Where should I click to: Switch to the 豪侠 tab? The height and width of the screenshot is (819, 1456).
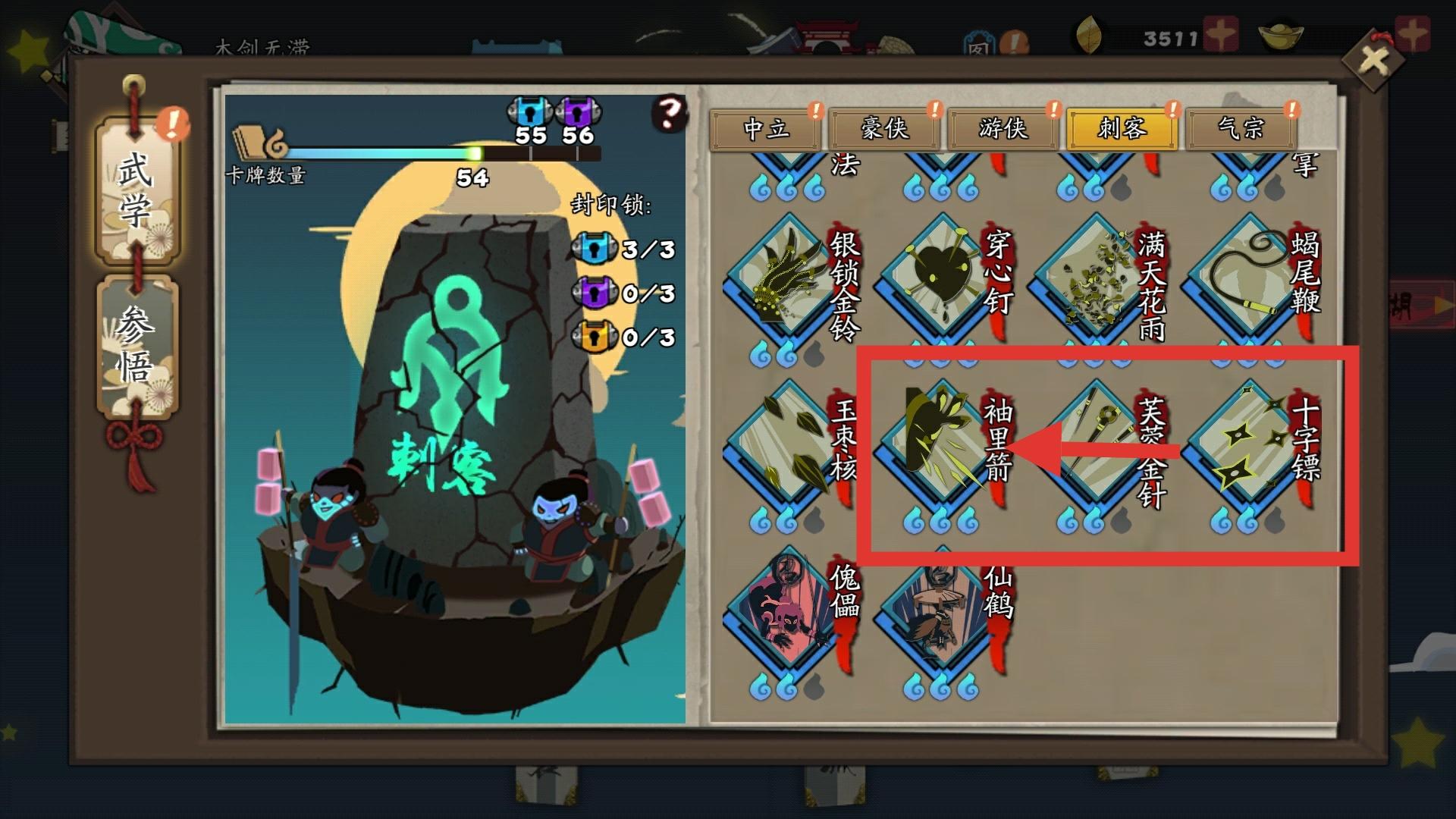pyautogui.click(x=883, y=129)
